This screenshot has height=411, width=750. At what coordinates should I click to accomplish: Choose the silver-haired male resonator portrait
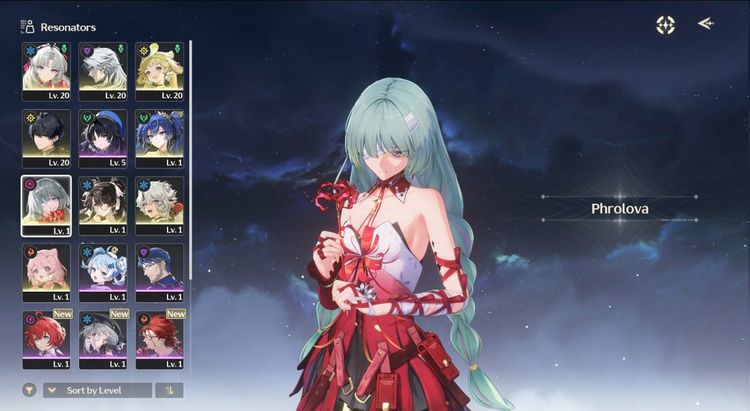(x=103, y=71)
